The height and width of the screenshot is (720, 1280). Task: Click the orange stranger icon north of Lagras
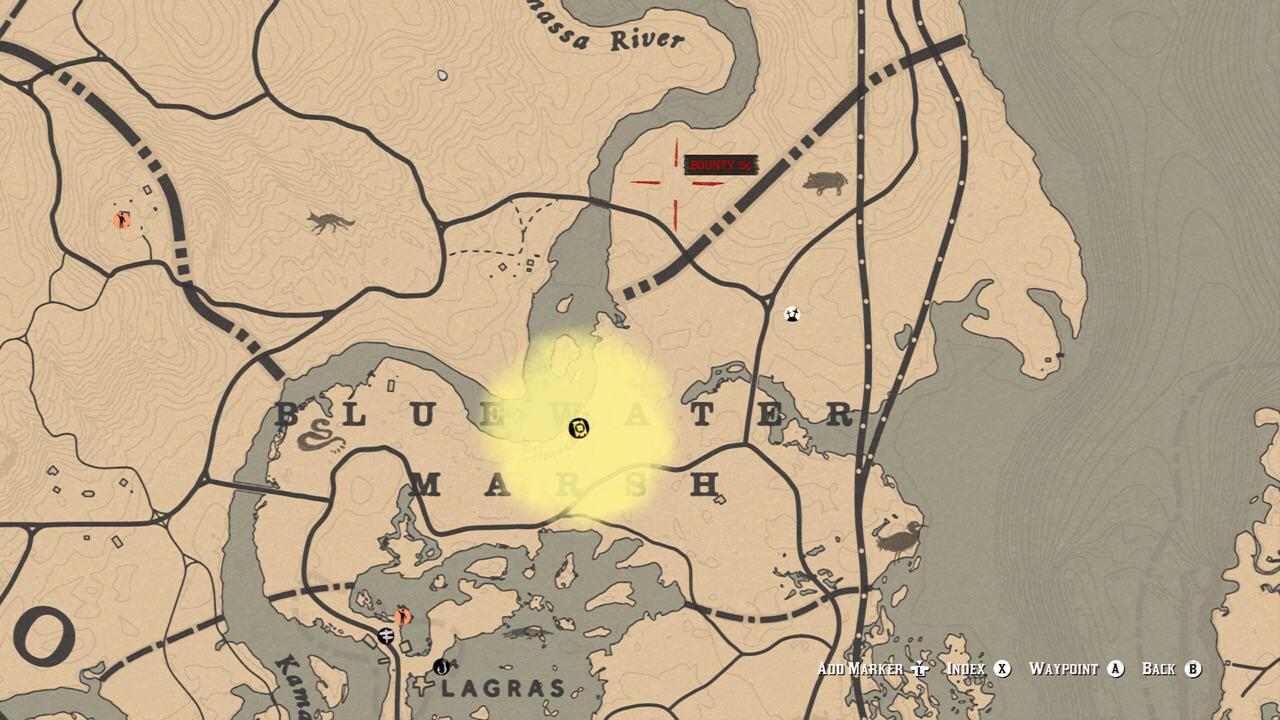tap(402, 615)
